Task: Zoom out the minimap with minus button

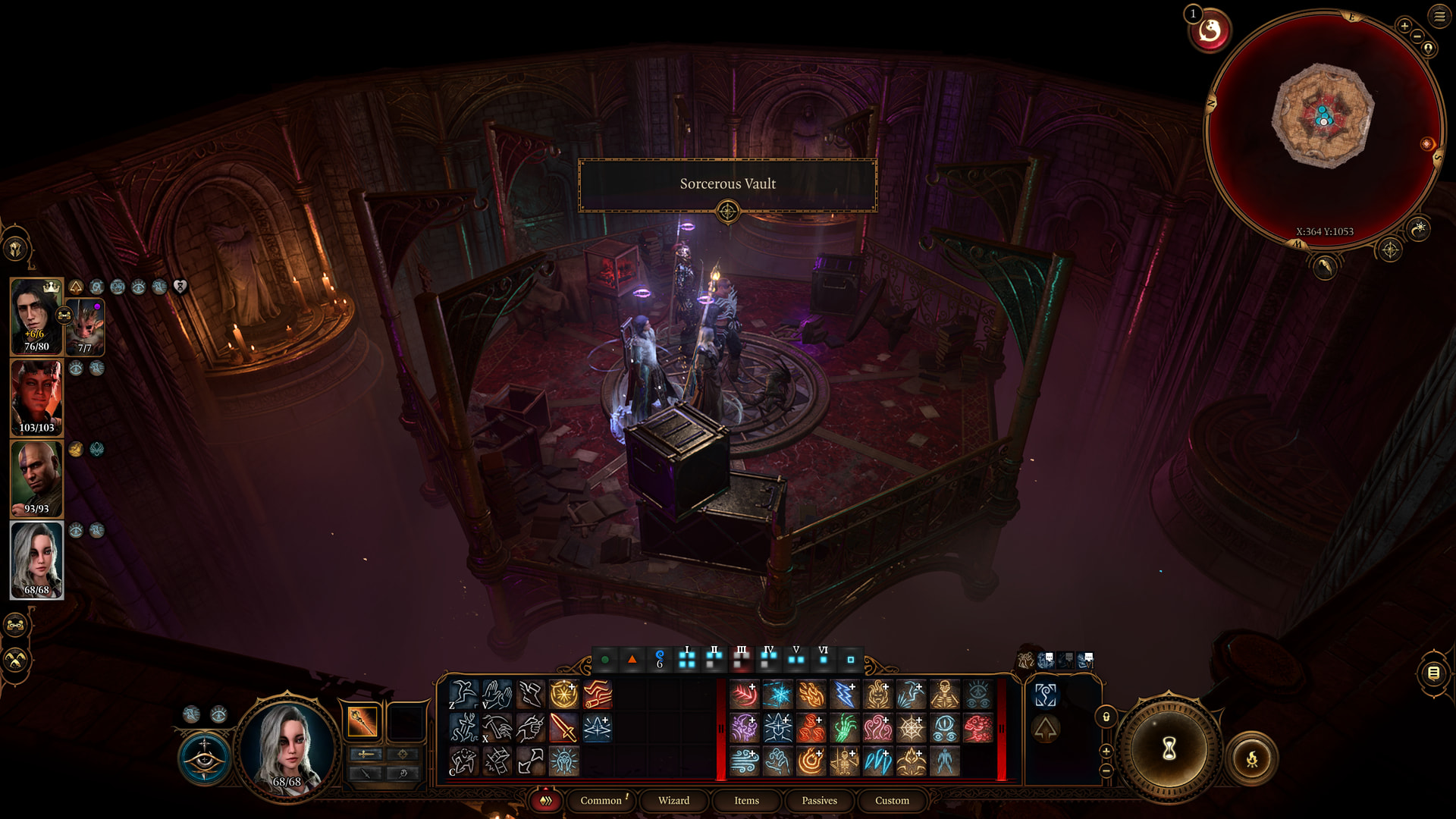Action: pyautogui.click(x=1417, y=36)
